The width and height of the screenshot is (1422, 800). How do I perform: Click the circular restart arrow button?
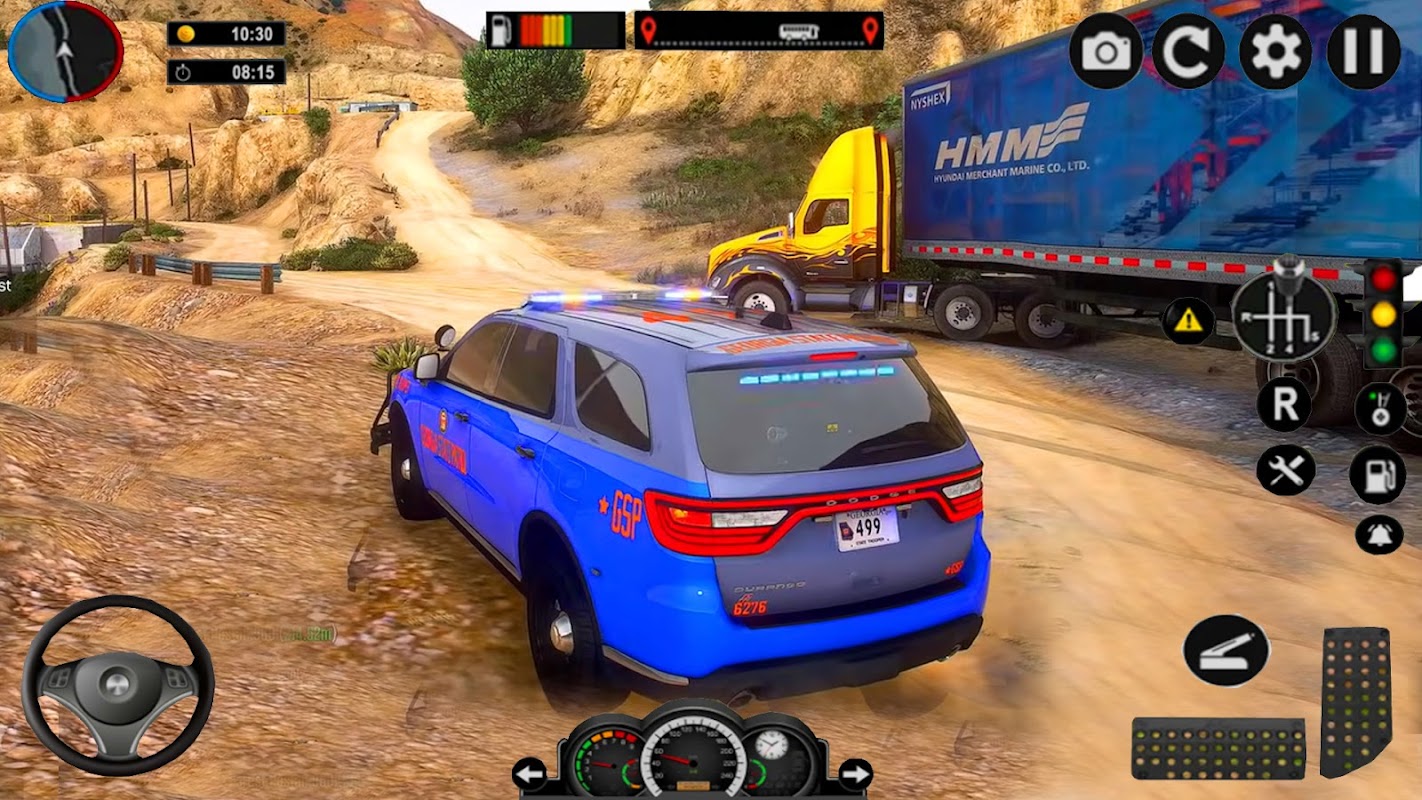click(1188, 51)
